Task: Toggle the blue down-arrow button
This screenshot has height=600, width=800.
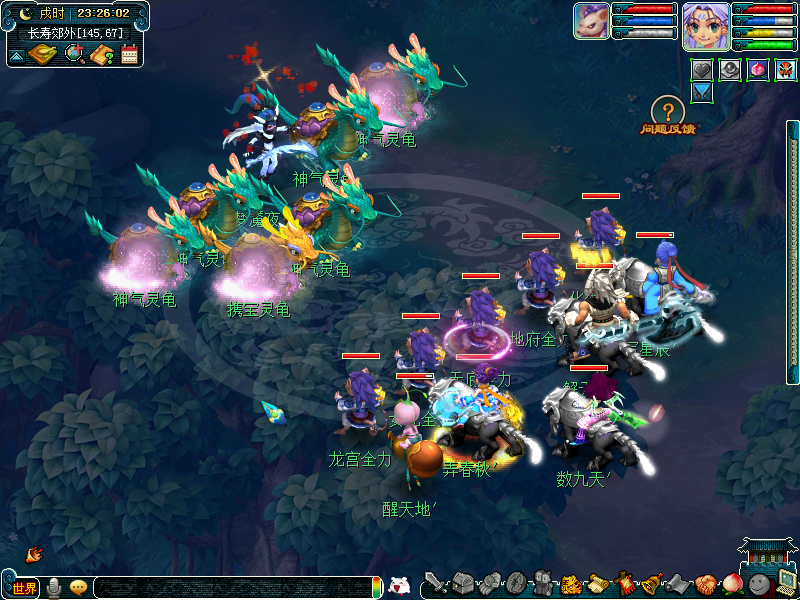Action: [702, 91]
